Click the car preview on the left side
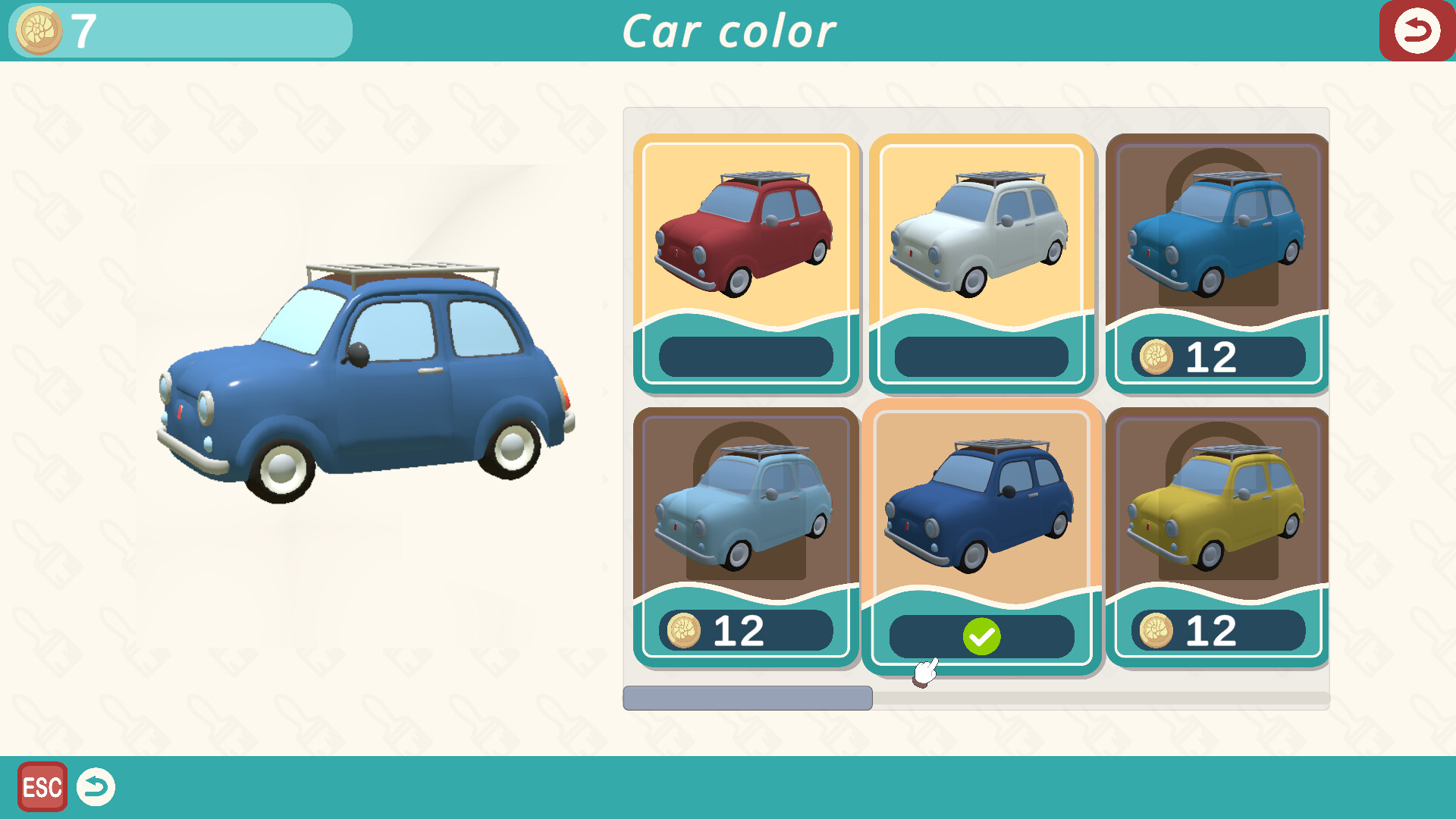The width and height of the screenshot is (1456, 819). [x=356, y=364]
